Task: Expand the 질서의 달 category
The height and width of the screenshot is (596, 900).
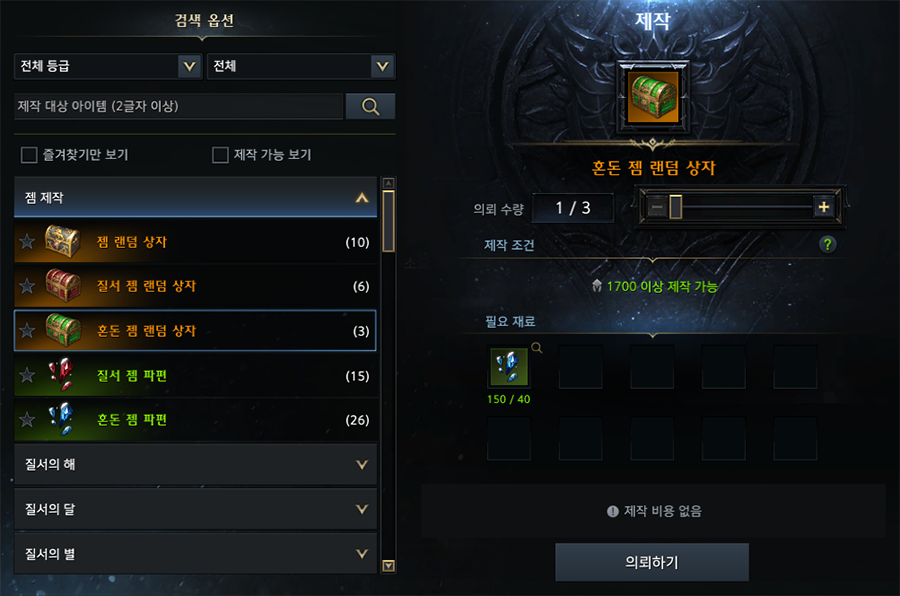Action: point(195,509)
